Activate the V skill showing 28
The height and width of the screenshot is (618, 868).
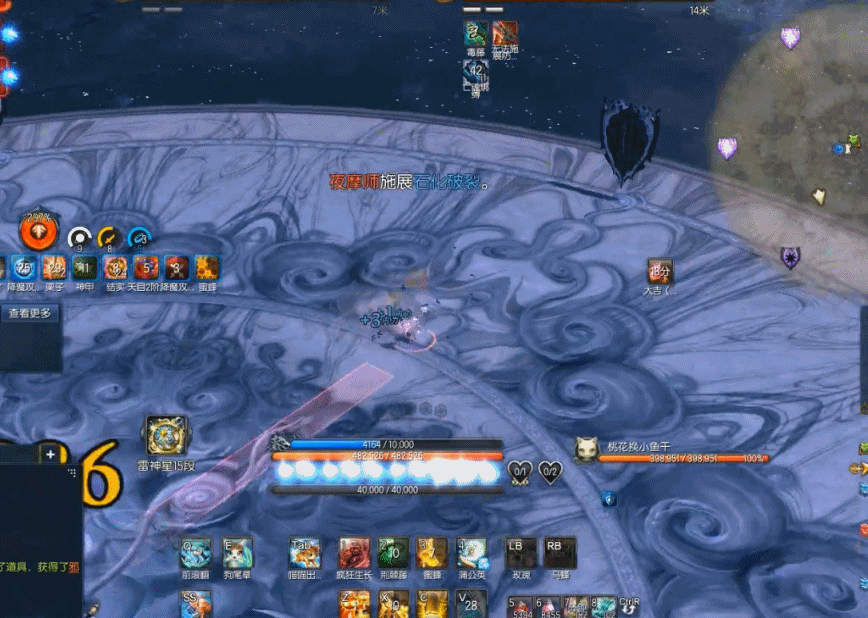(x=471, y=603)
